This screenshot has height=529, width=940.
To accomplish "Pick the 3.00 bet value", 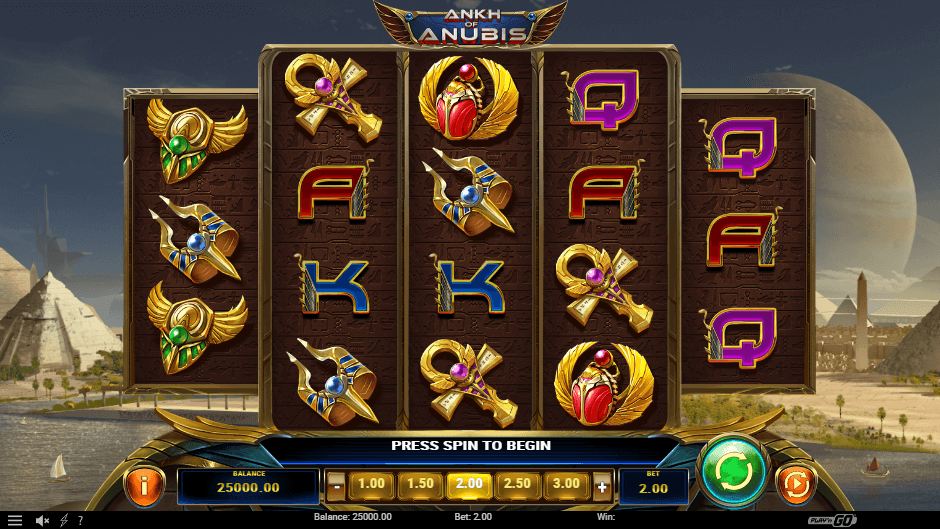I will 567,485.
